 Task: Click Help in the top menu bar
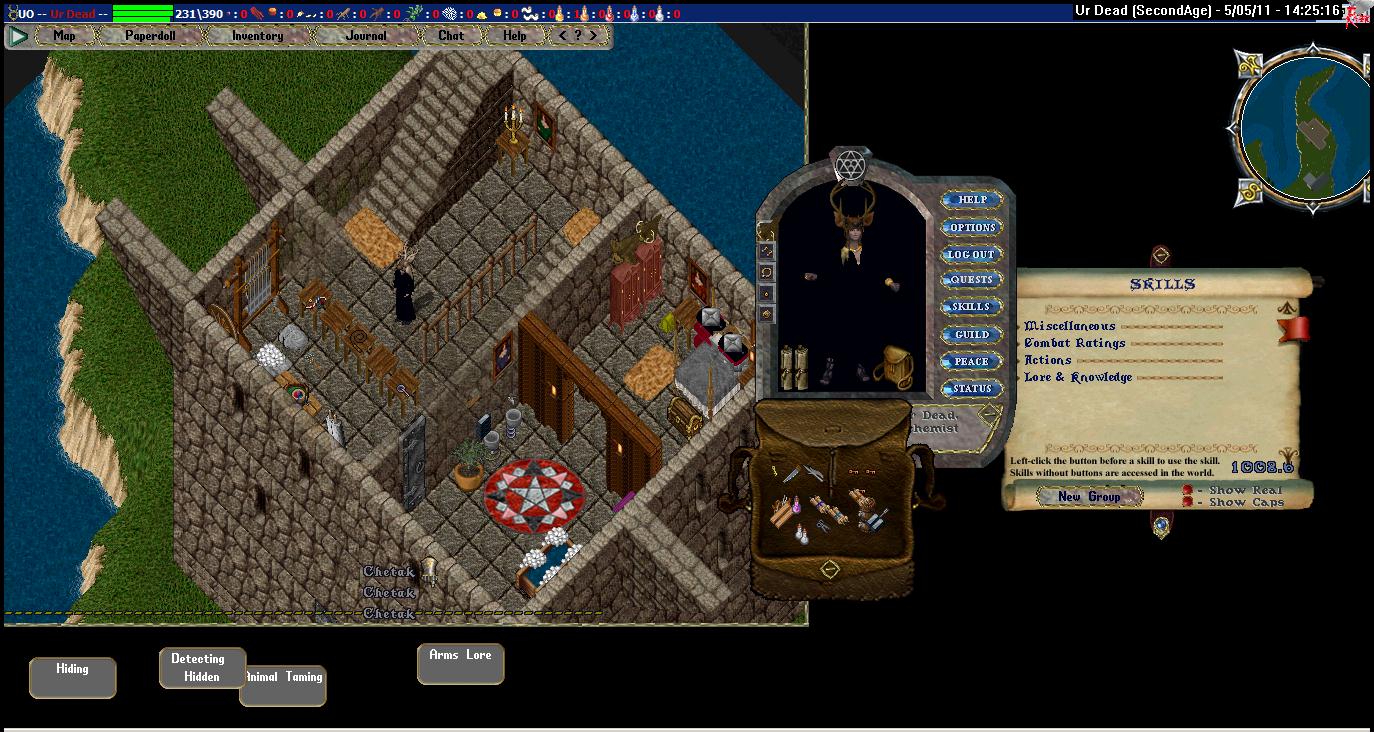click(x=514, y=36)
